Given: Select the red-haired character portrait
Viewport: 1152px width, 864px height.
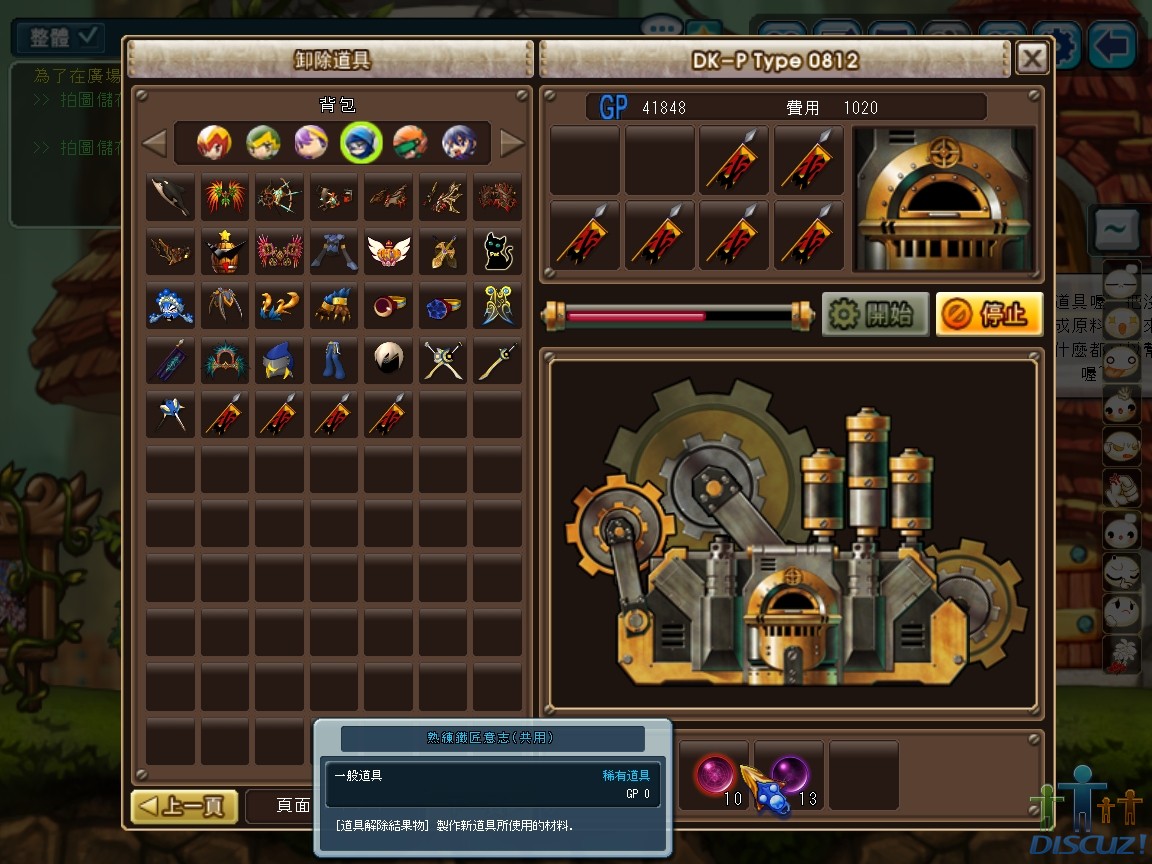Looking at the screenshot, I should [214, 143].
